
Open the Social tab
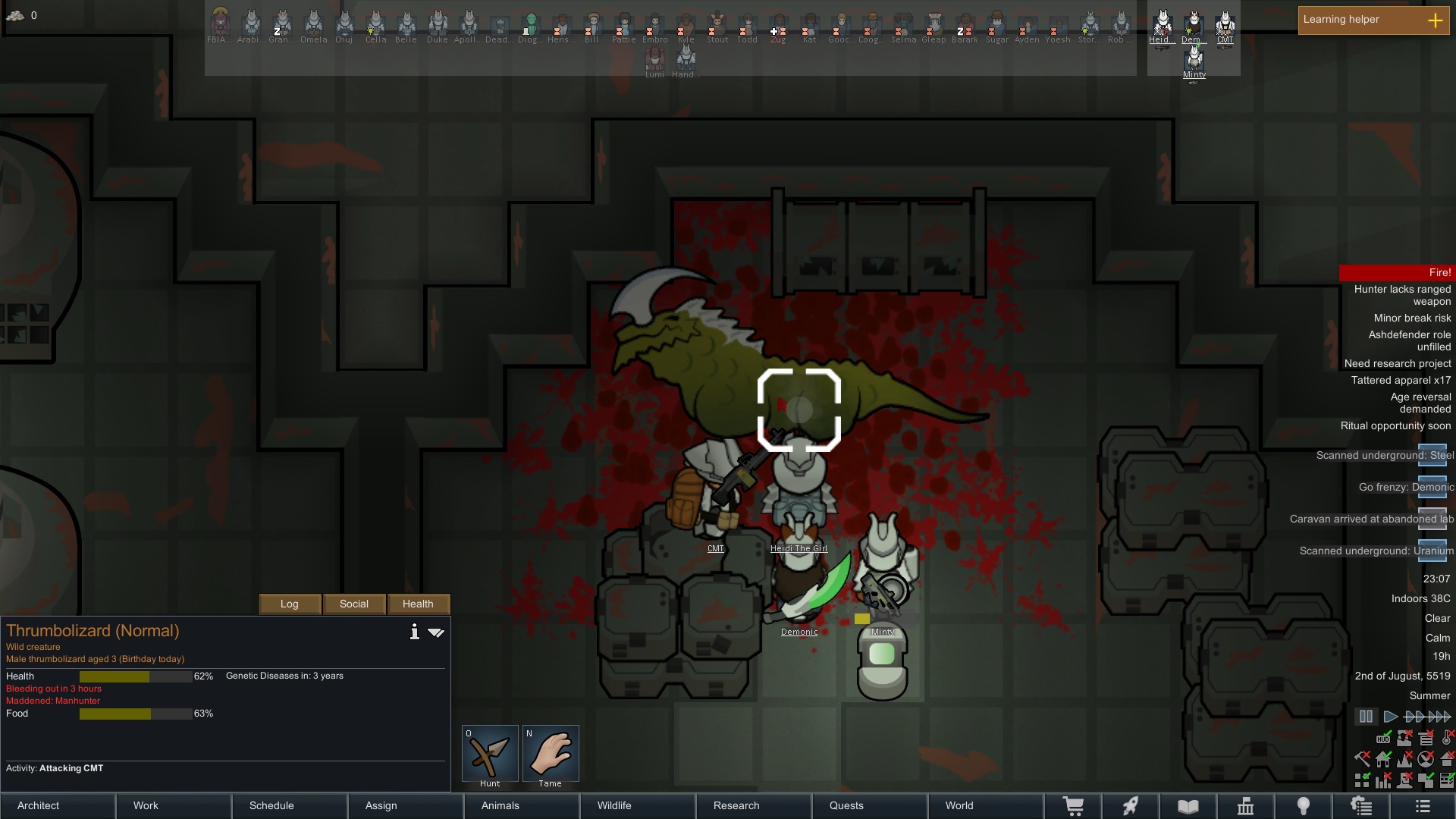click(354, 604)
